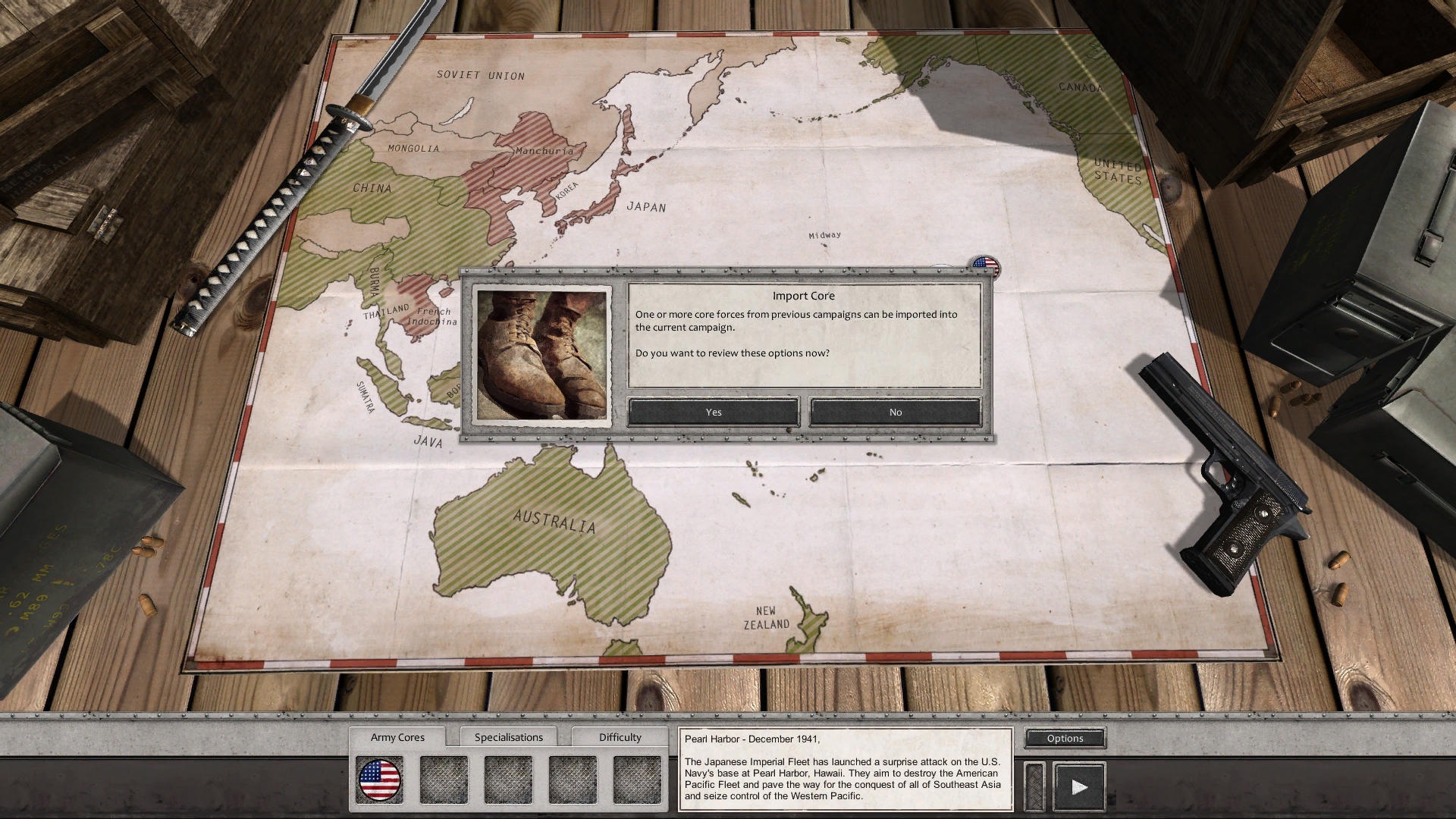Click the US flag marker on the map
Image resolution: width=1456 pixels, height=819 pixels.
pos(985,265)
